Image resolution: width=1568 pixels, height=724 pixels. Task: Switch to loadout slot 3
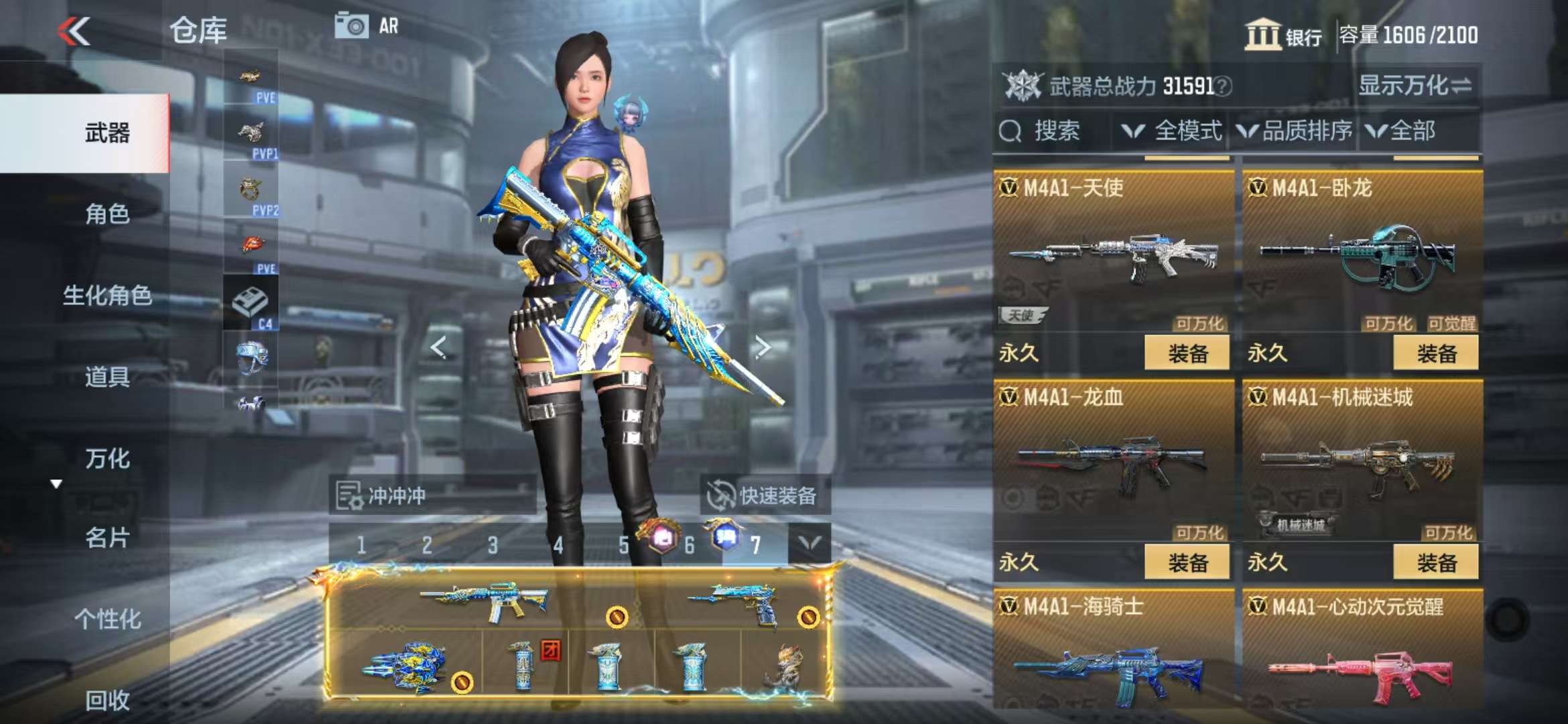pyautogui.click(x=493, y=546)
